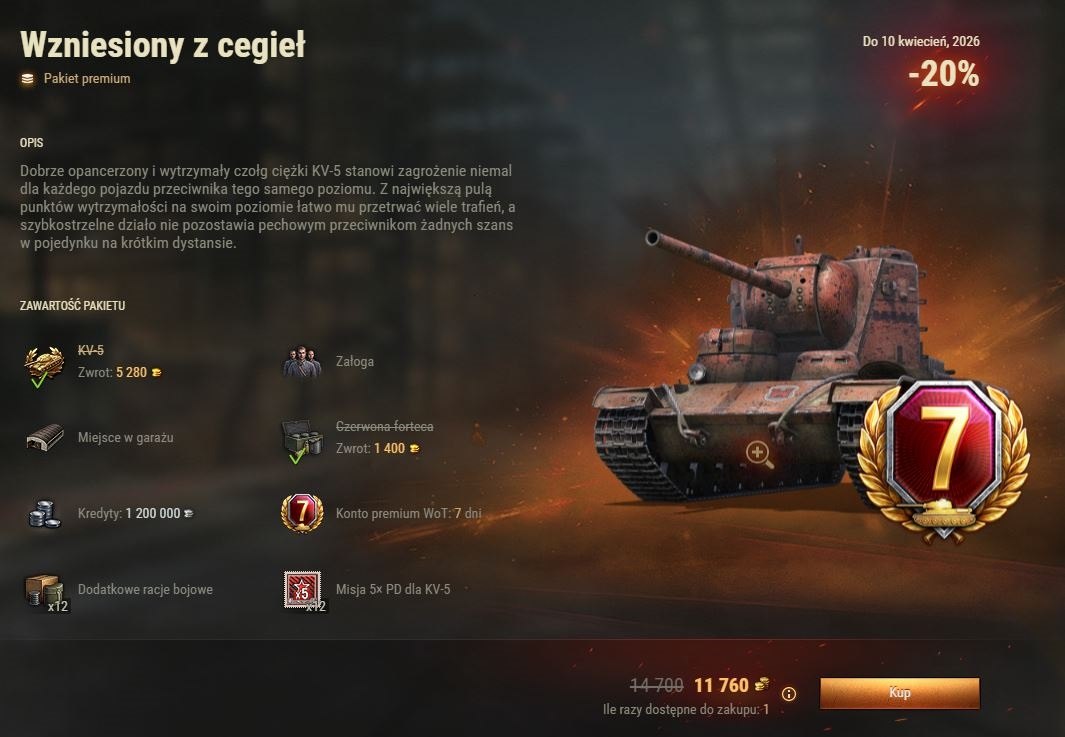Open the price info icon

click(x=789, y=694)
